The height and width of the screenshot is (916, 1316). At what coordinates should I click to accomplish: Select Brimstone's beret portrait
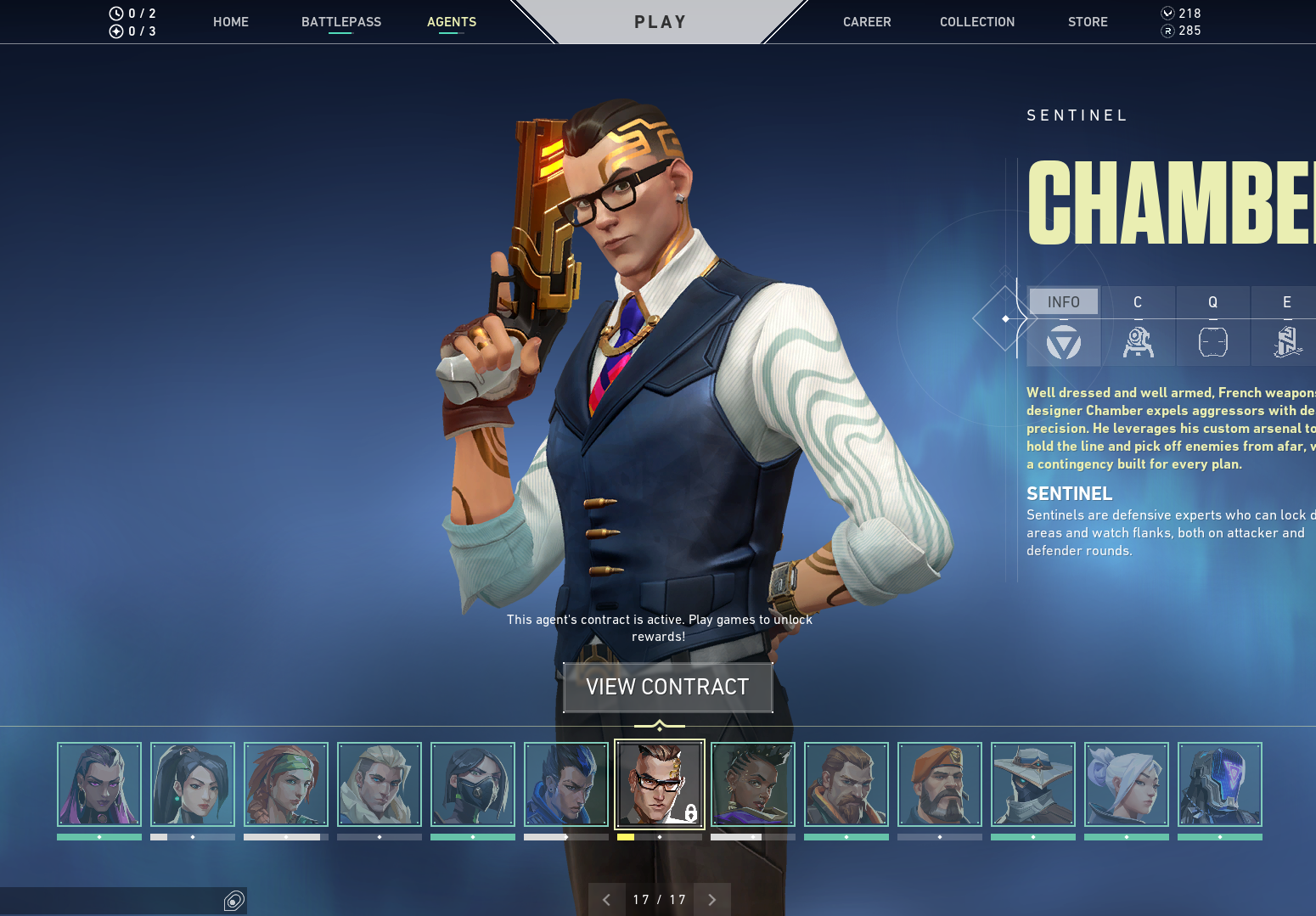(940, 784)
